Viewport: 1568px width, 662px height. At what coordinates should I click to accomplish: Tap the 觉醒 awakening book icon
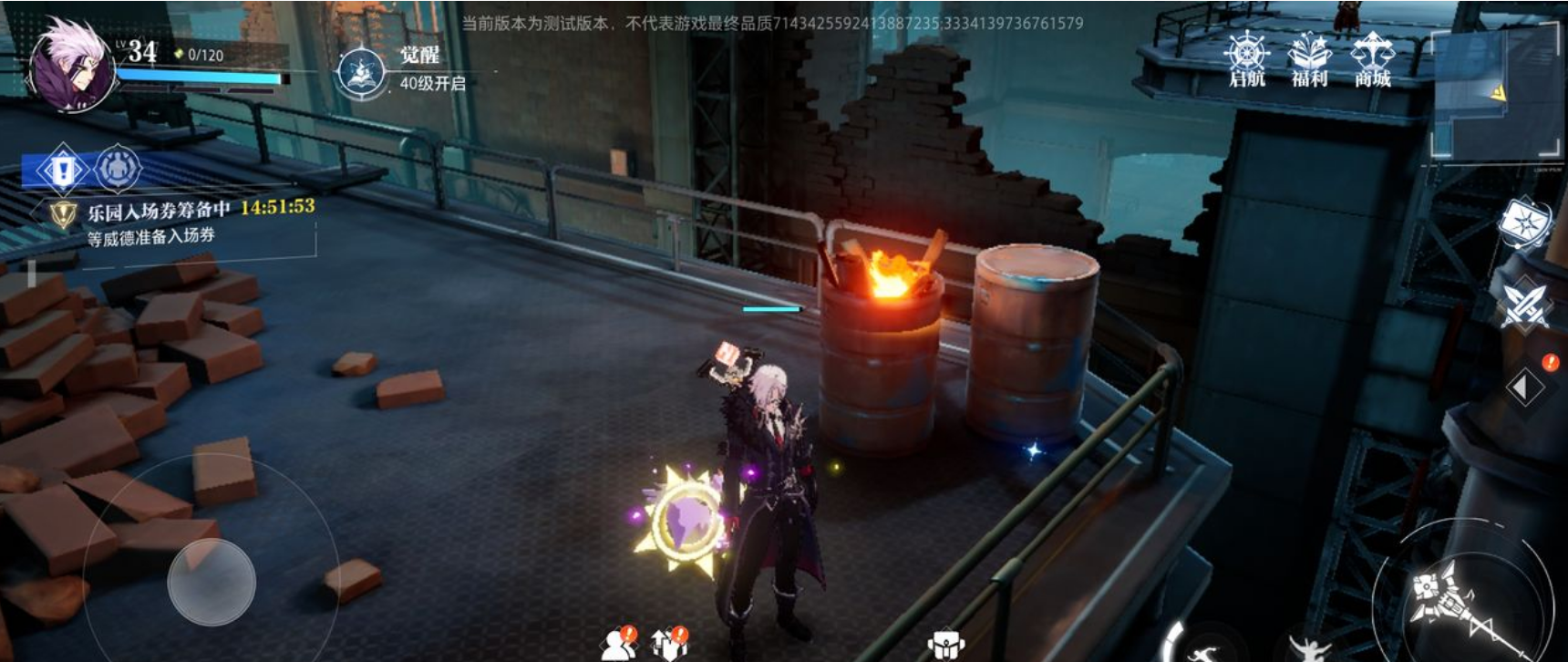coord(360,72)
